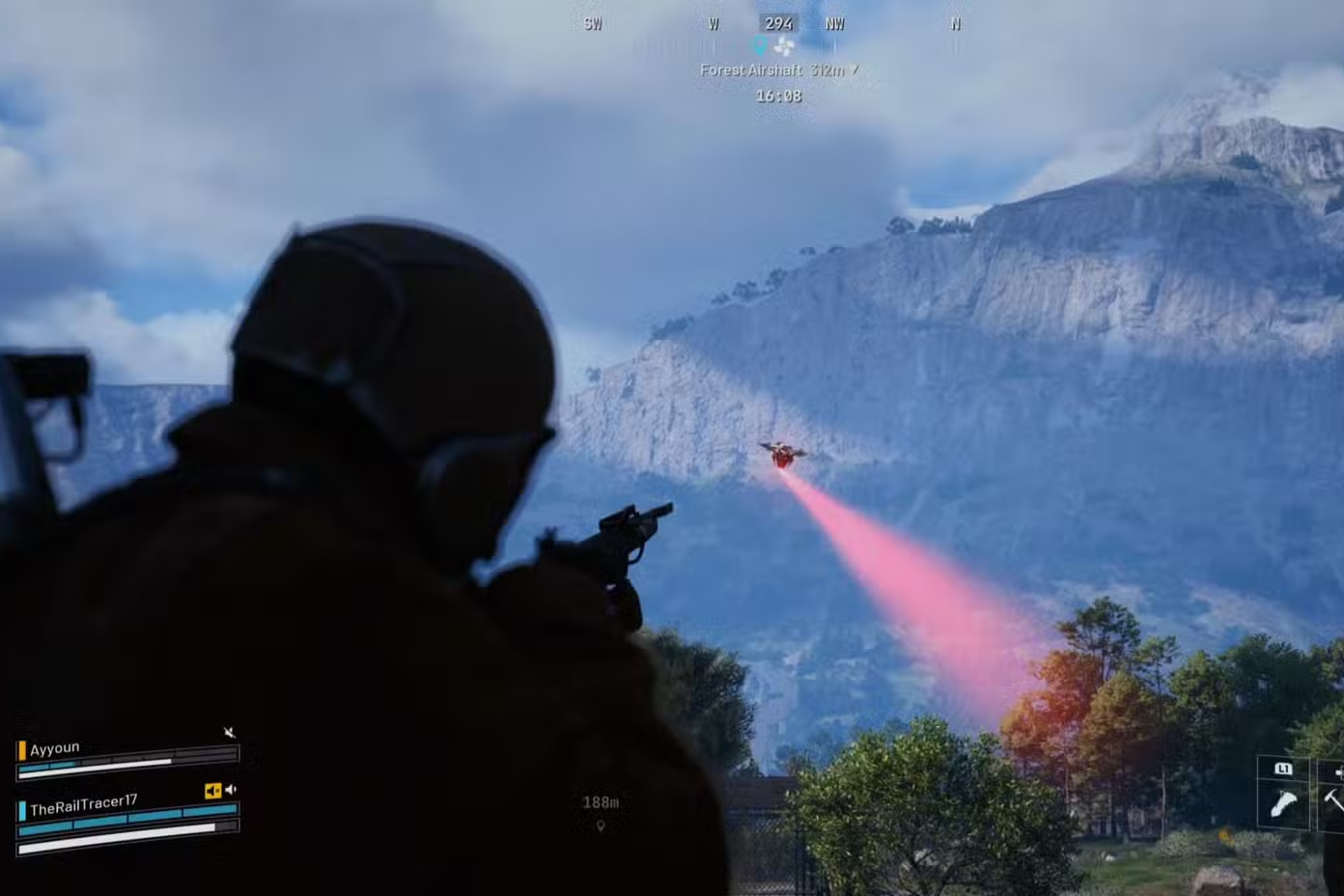Select teammate Ayyoun in the squad list
The height and width of the screenshot is (896, 1344).
click(55, 749)
